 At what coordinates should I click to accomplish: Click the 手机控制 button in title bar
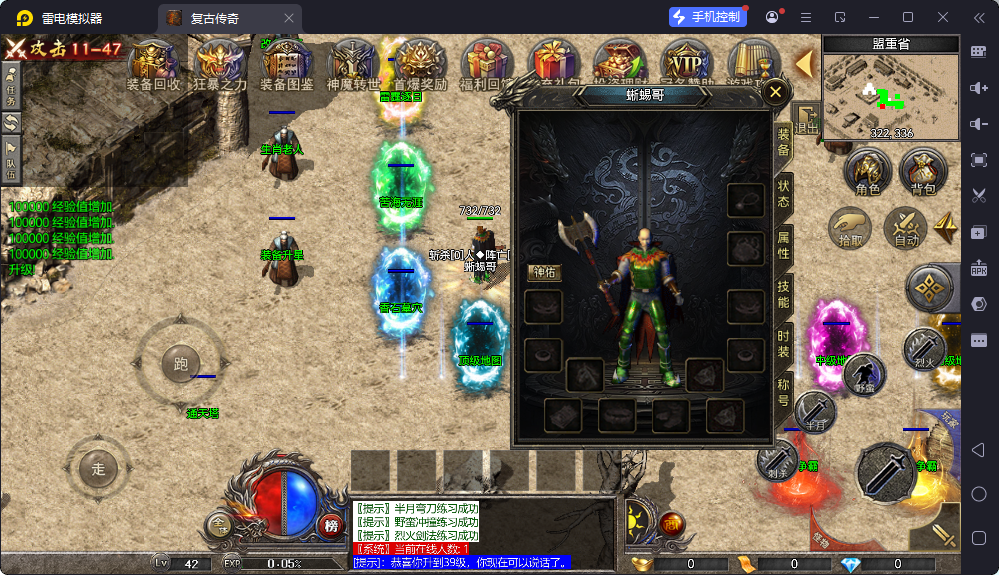tap(708, 17)
